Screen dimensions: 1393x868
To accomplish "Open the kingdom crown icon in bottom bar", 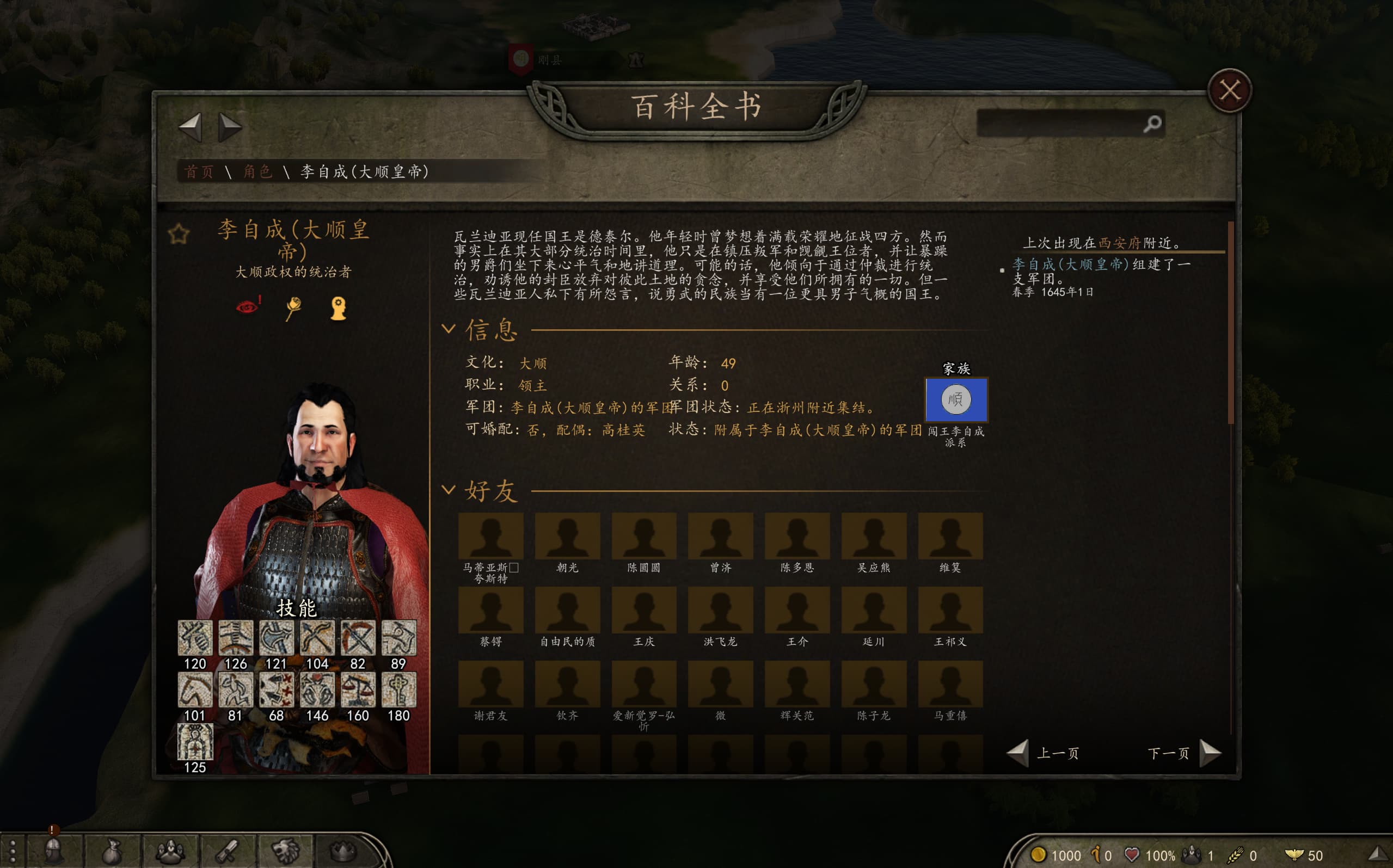I will pos(343,851).
